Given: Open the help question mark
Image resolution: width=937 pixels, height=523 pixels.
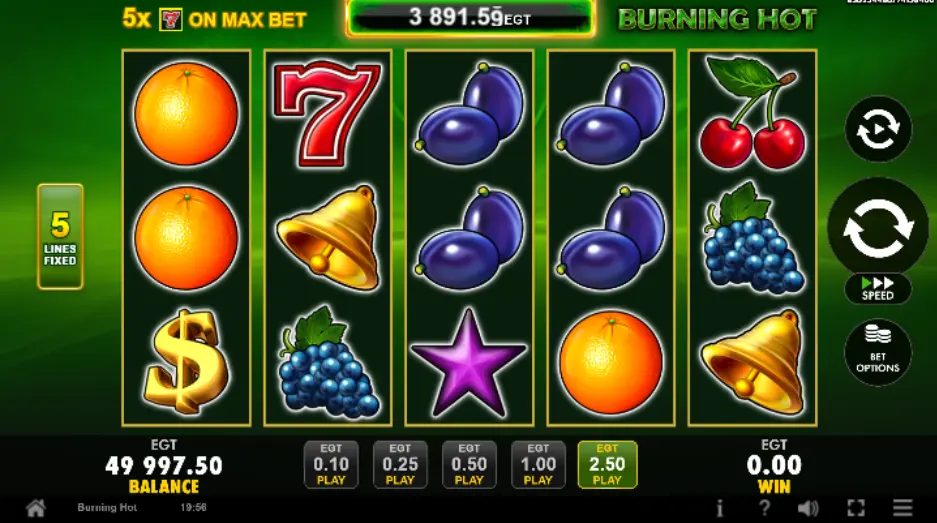Looking at the screenshot, I should pos(763,508).
